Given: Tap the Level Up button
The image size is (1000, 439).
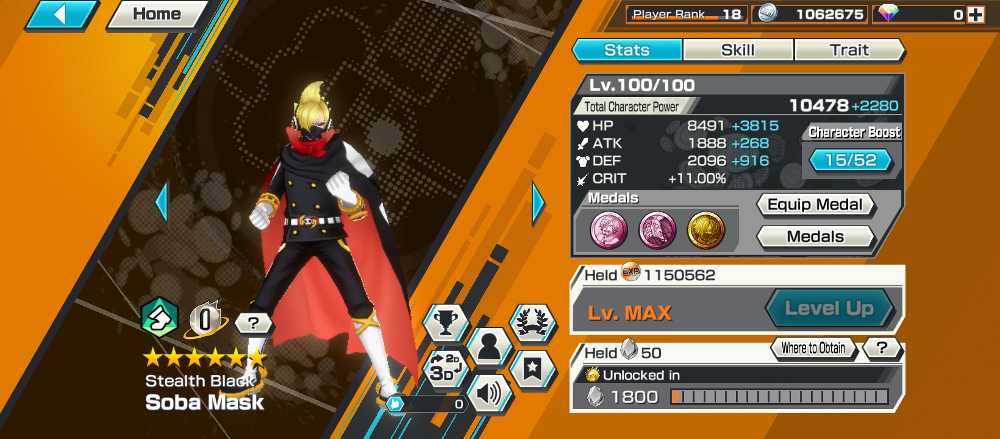Looking at the screenshot, I should [x=829, y=309].
